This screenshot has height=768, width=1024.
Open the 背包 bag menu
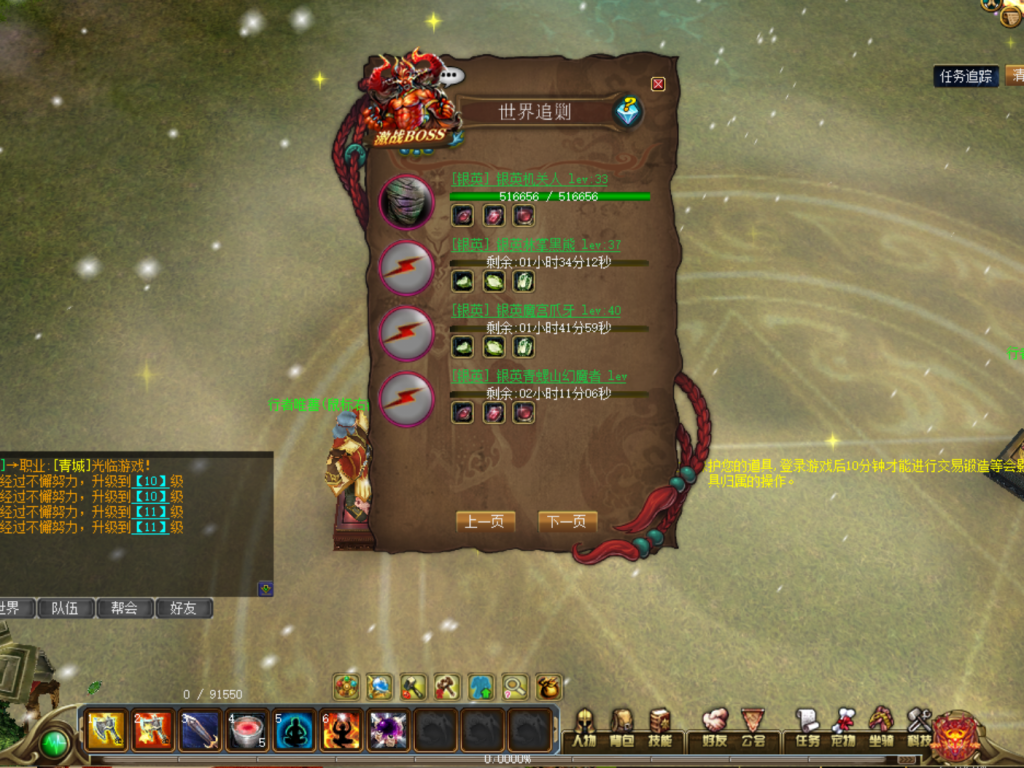click(622, 729)
